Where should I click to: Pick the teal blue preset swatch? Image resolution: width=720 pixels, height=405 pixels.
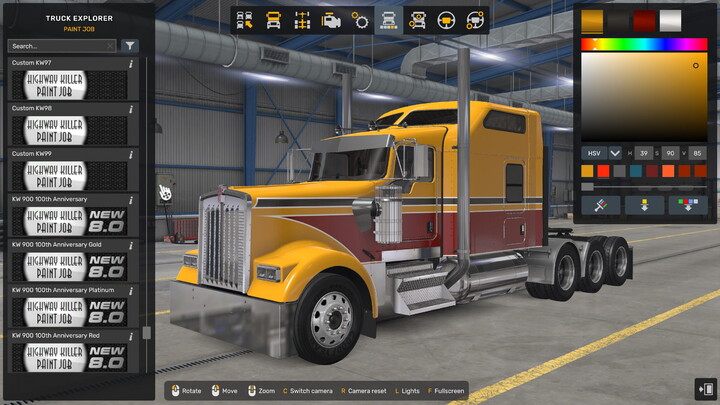coord(636,171)
